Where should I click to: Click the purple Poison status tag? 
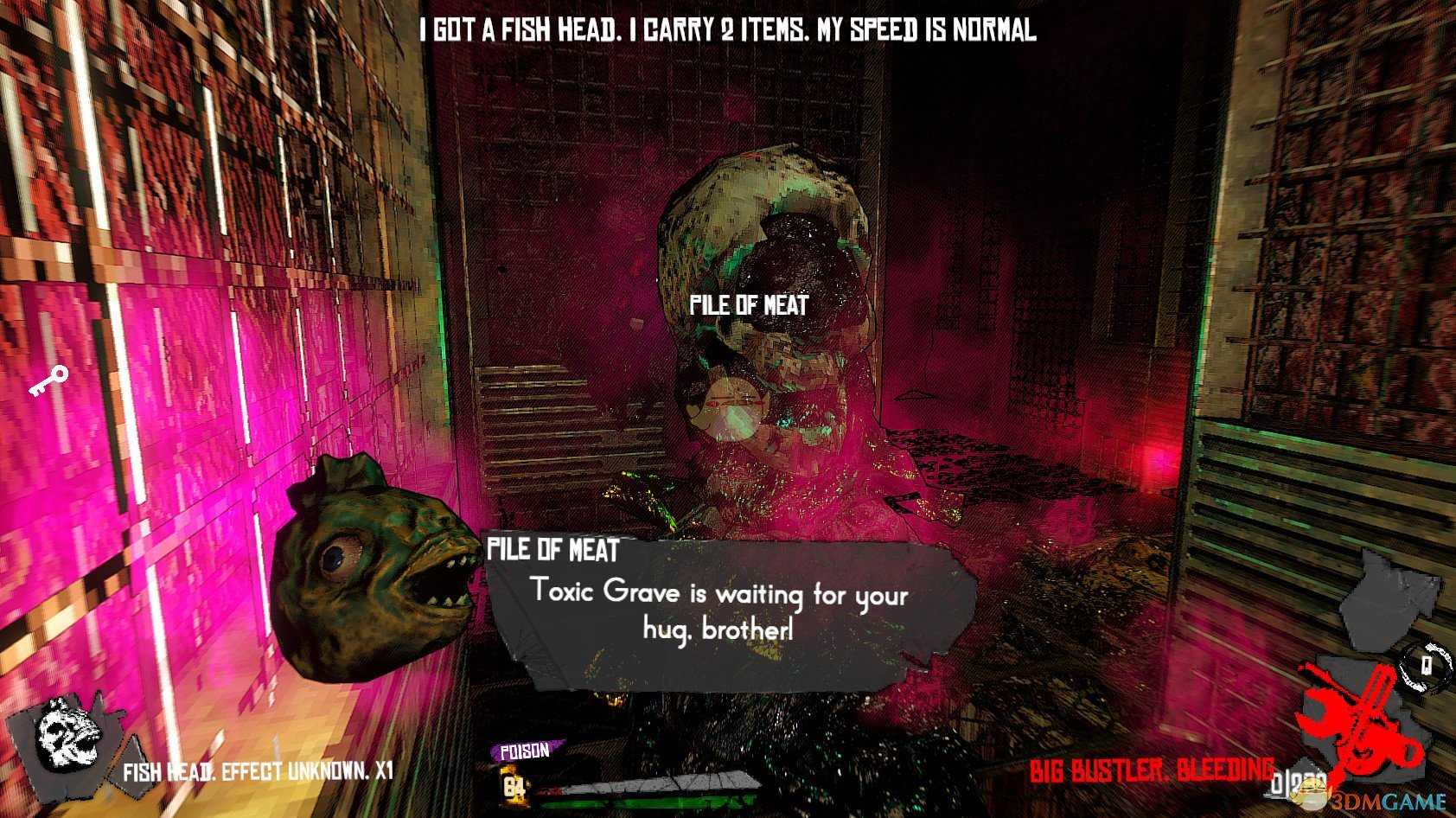click(x=526, y=751)
